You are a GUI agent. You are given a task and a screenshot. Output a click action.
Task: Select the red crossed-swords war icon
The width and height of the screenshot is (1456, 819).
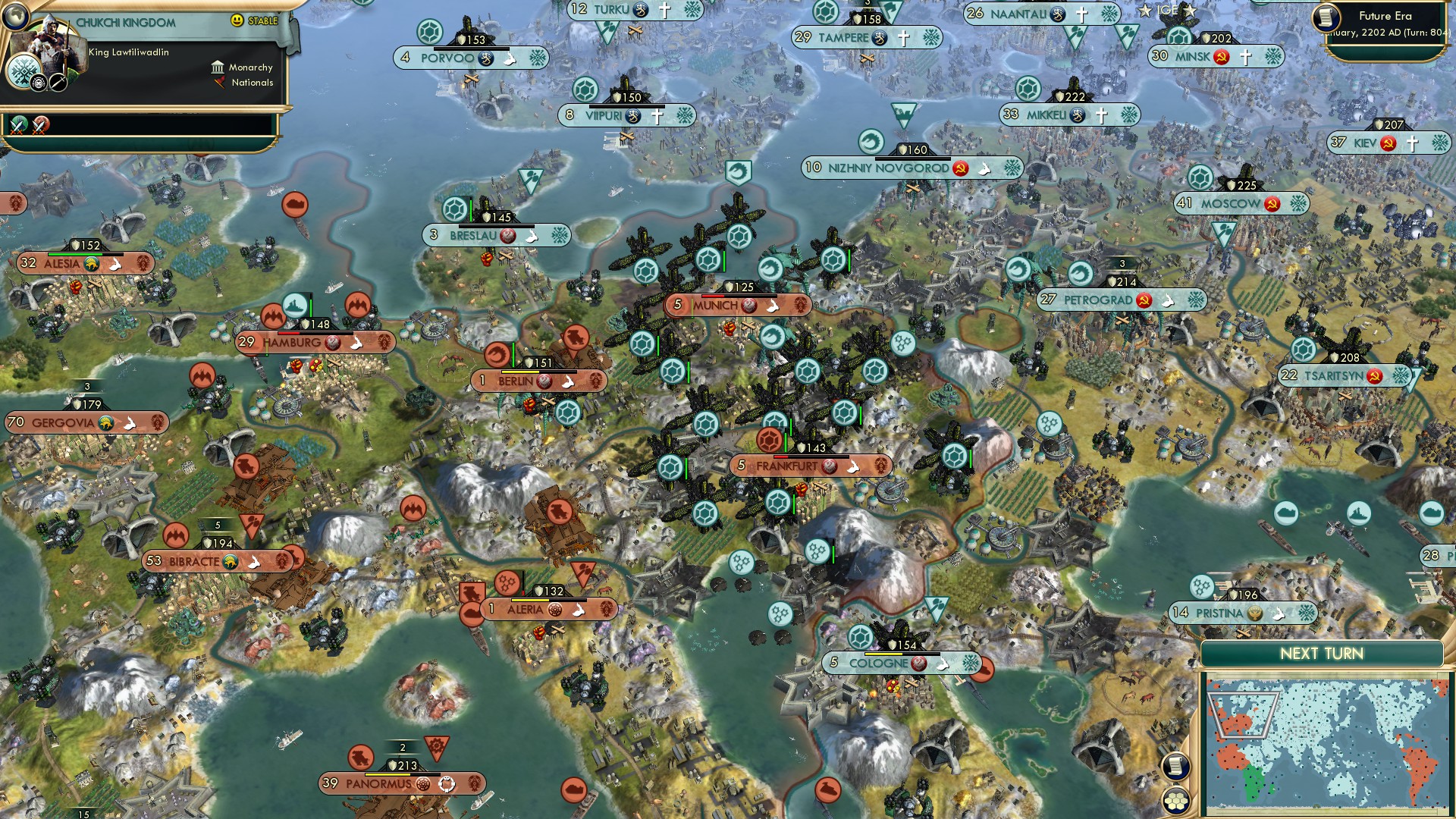(x=41, y=124)
